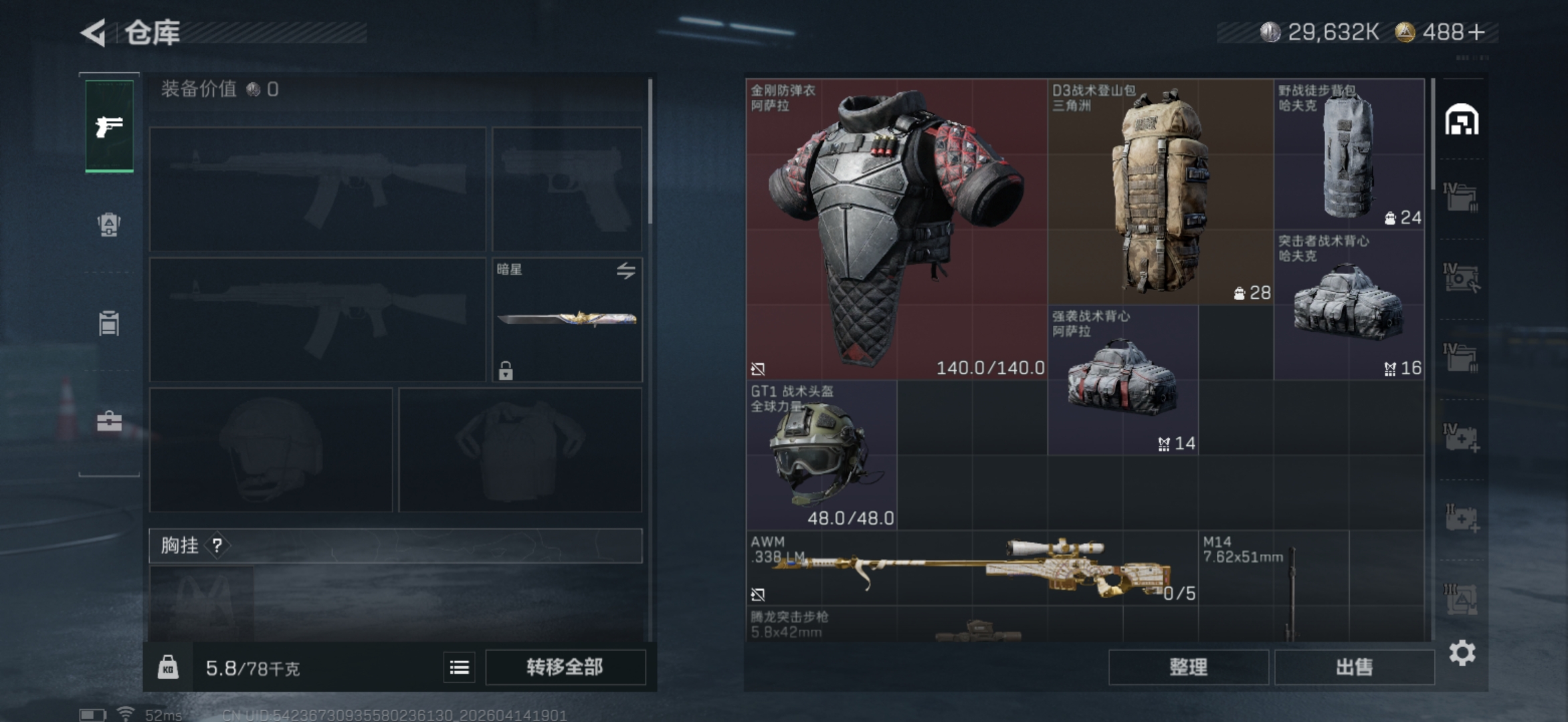Choose the GT1 战术头盔 helmet

coord(821,455)
